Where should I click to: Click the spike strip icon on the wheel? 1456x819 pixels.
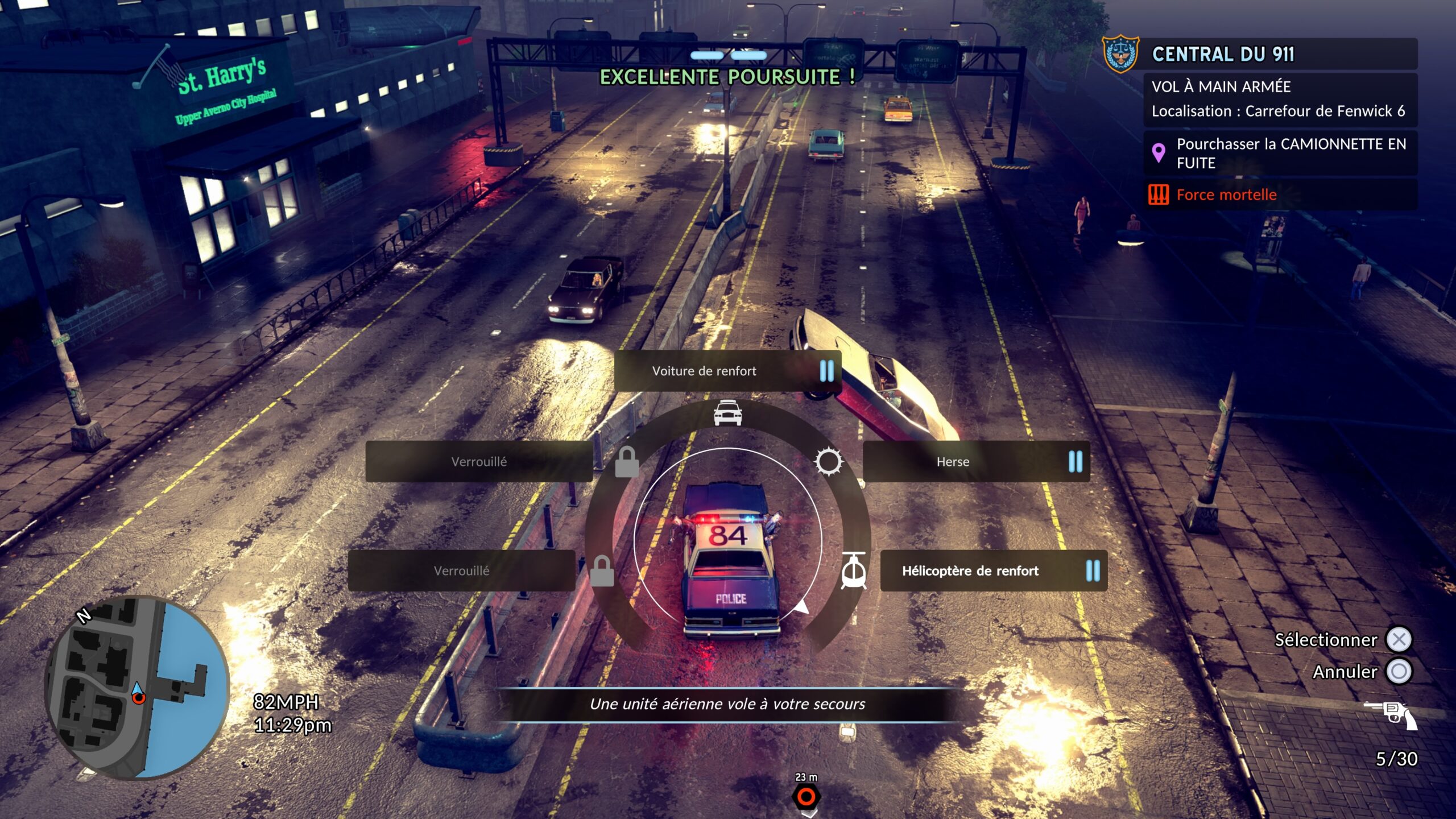828,461
